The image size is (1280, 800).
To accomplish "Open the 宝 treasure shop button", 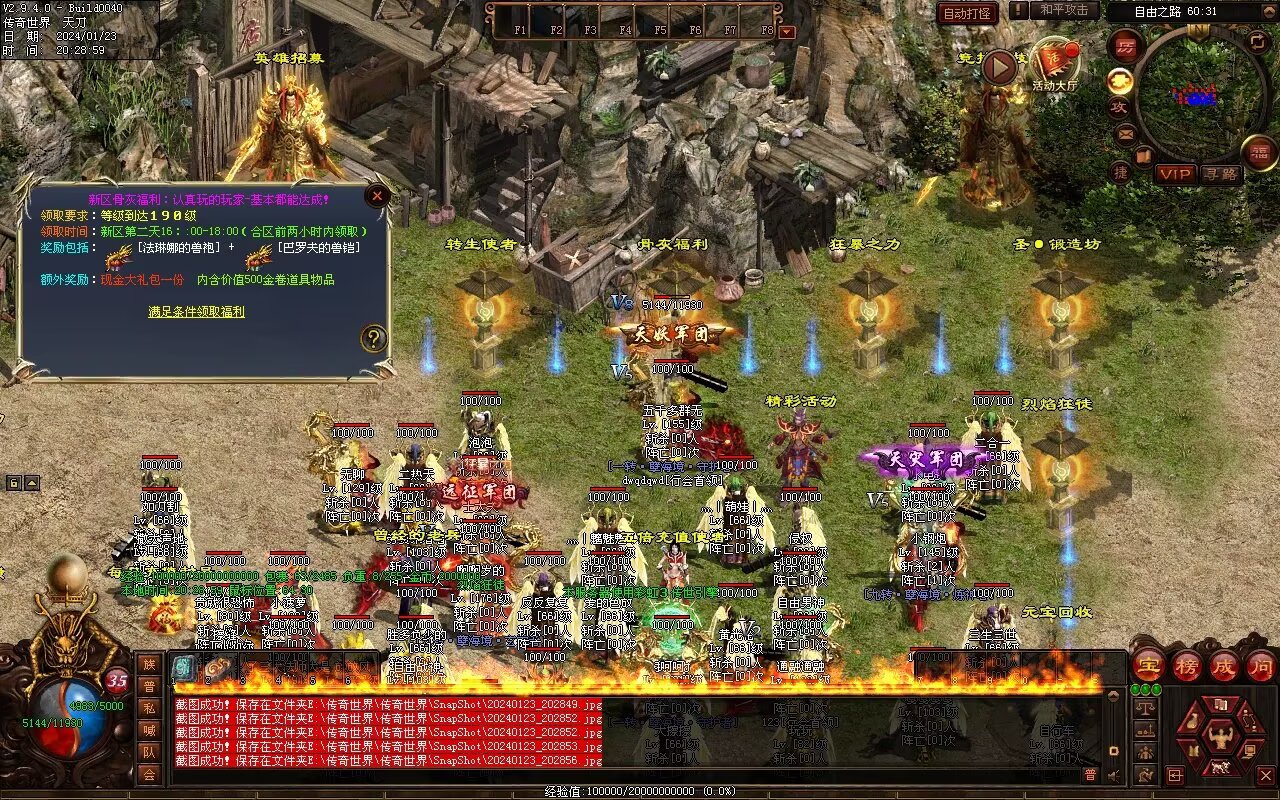I will point(1148,666).
